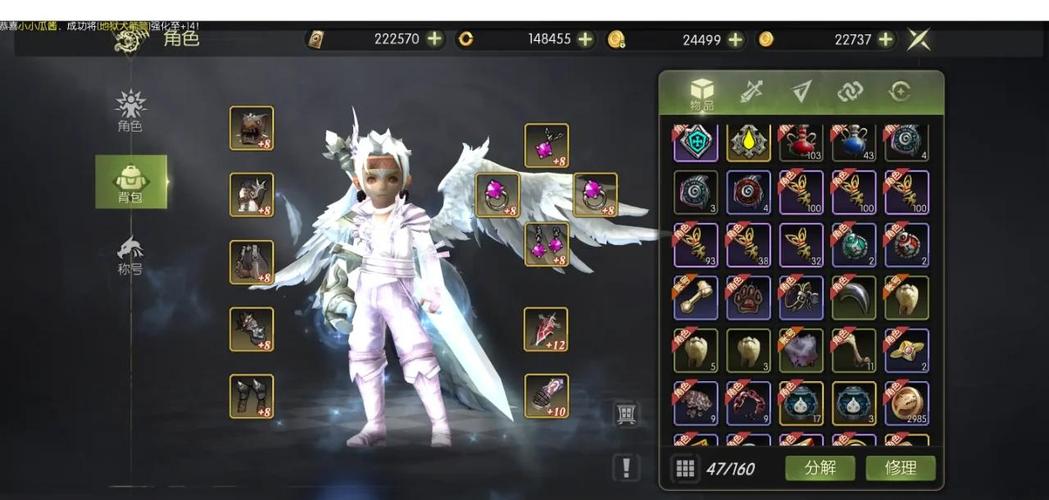Switch to the sword-icon inventory tab
1049x500 pixels.
click(752, 92)
